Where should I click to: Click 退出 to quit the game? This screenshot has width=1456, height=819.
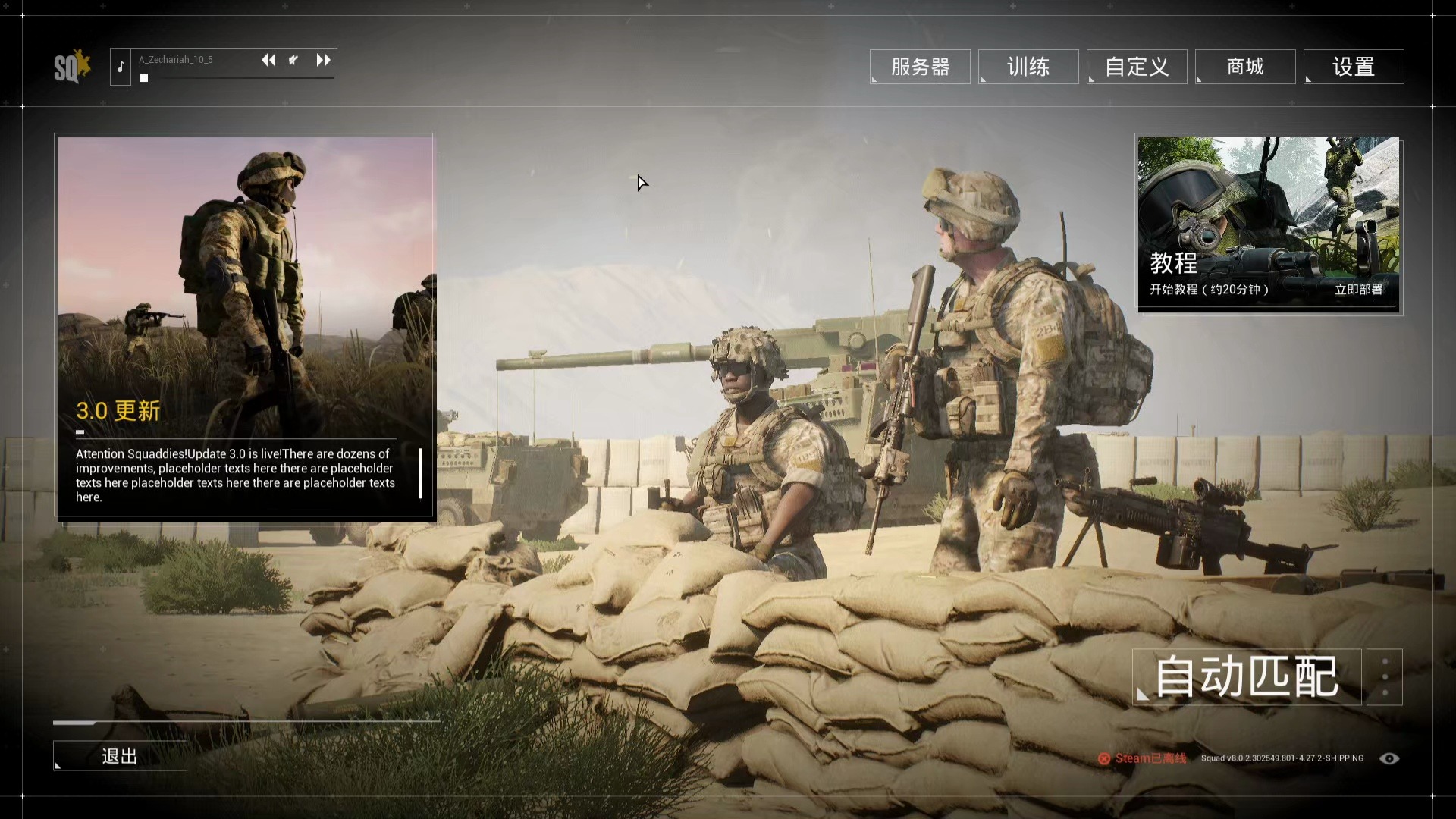(120, 756)
